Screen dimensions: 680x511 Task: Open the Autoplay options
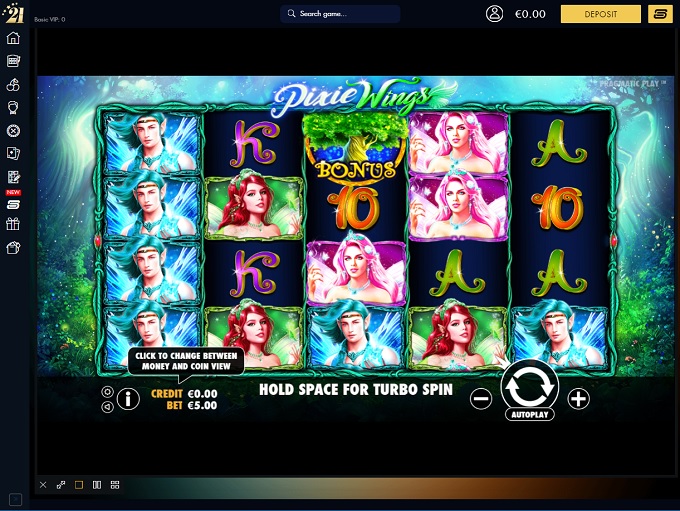529,412
